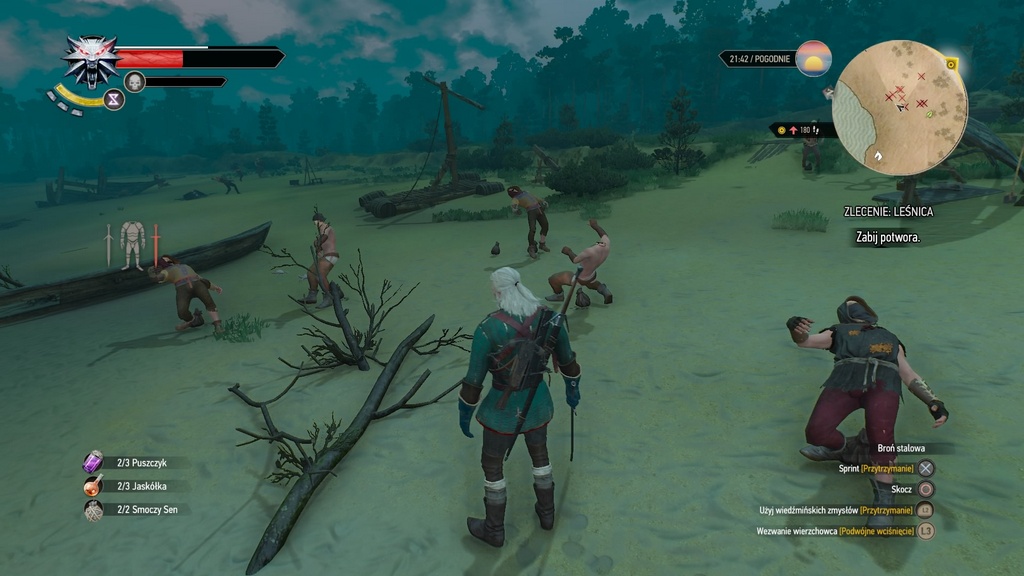The width and height of the screenshot is (1024, 576).
Task: Click the sunset weather icon
Action: pos(814,58)
